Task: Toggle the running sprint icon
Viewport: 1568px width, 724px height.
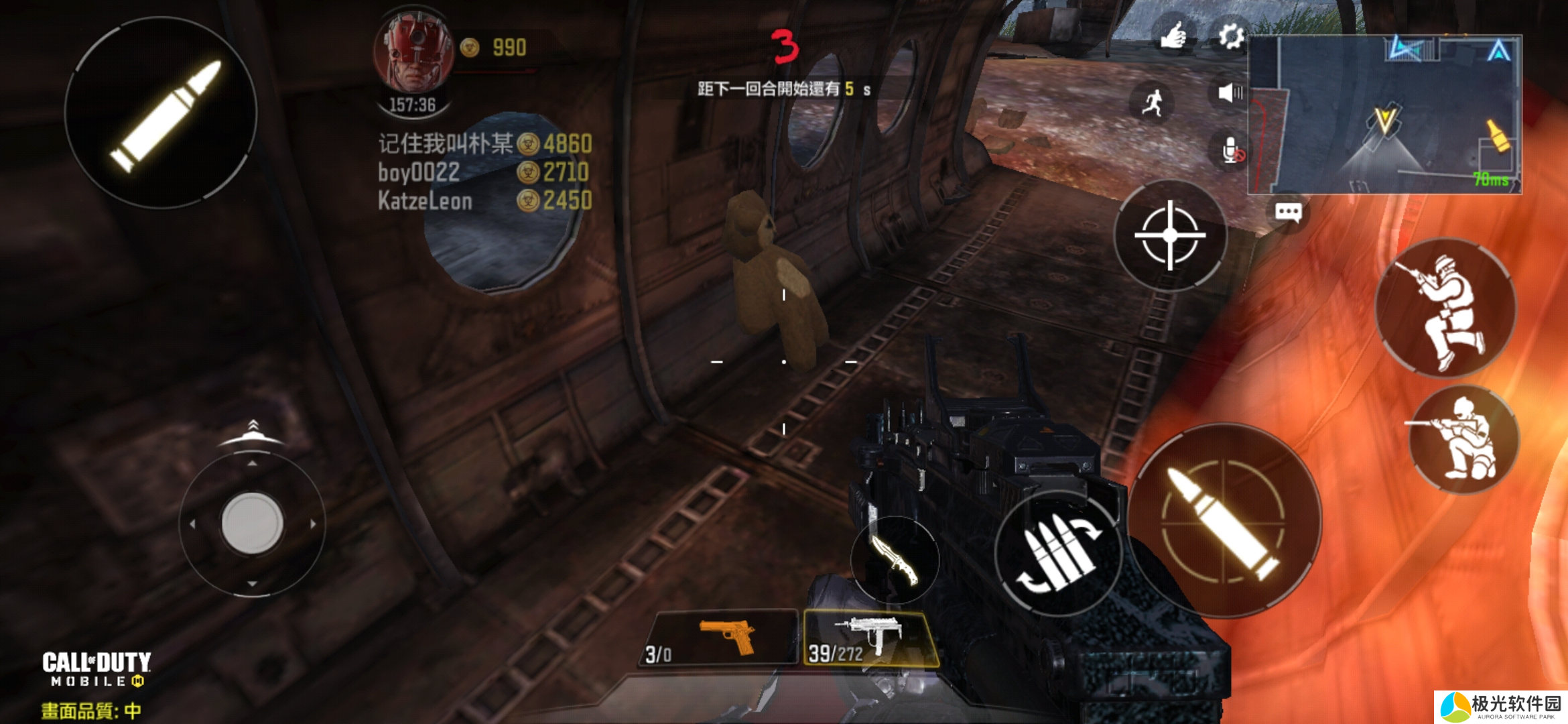Action: tap(1152, 103)
